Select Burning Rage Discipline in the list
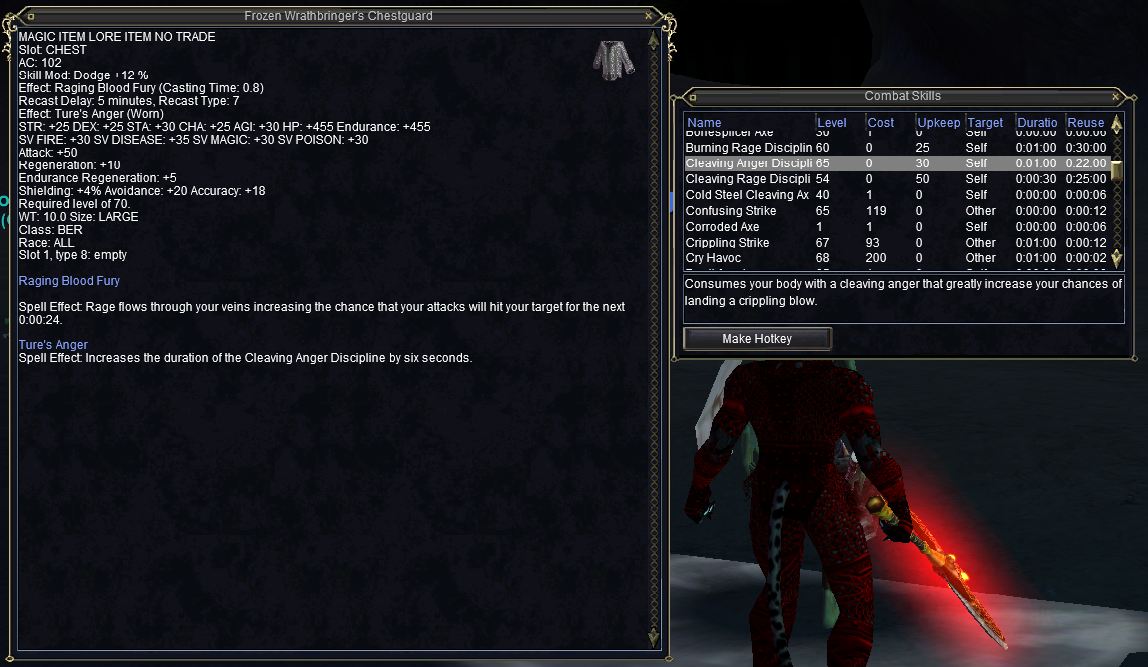1148x667 pixels. pos(748,147)
